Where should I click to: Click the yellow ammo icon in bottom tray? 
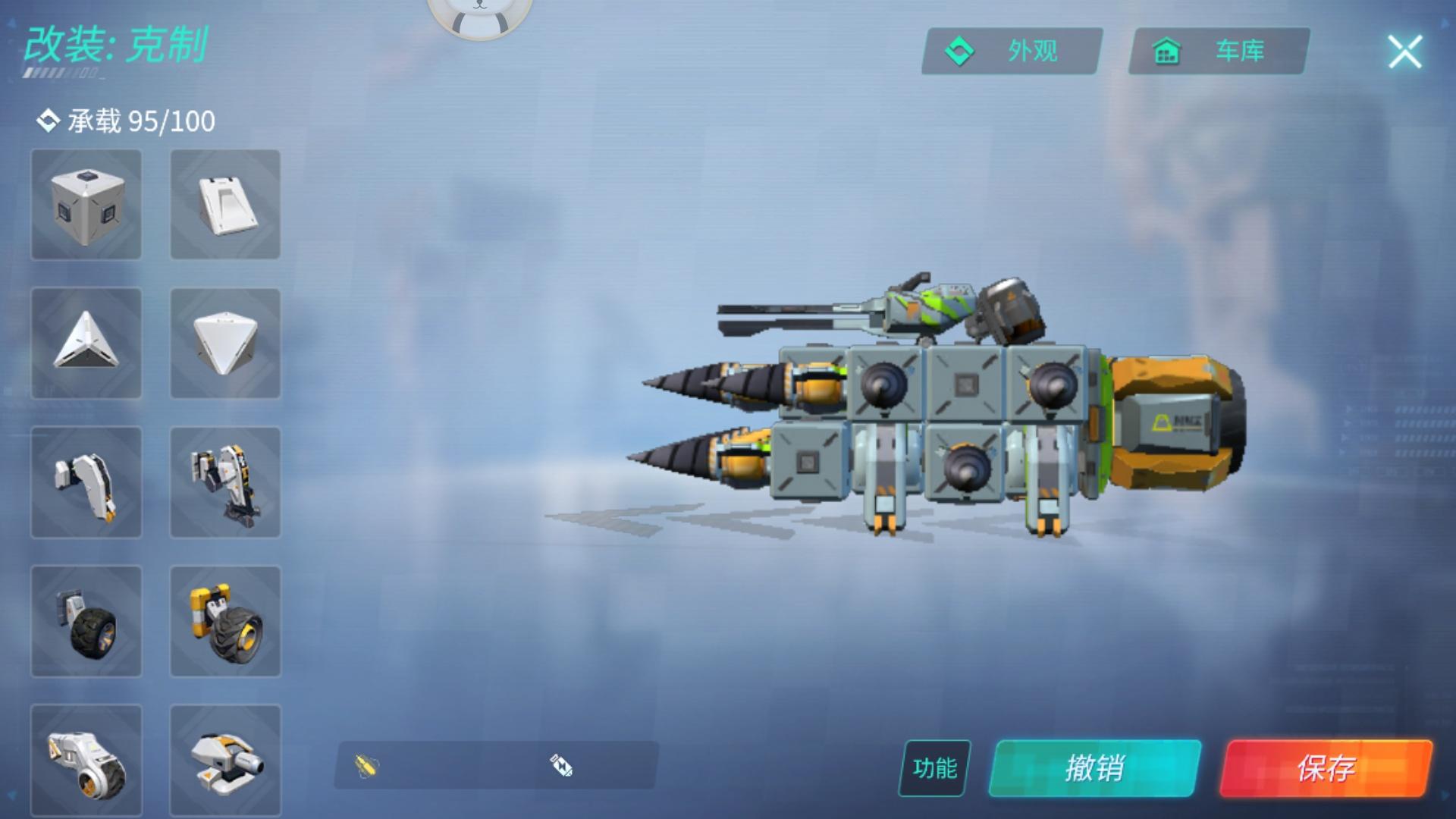365,767
